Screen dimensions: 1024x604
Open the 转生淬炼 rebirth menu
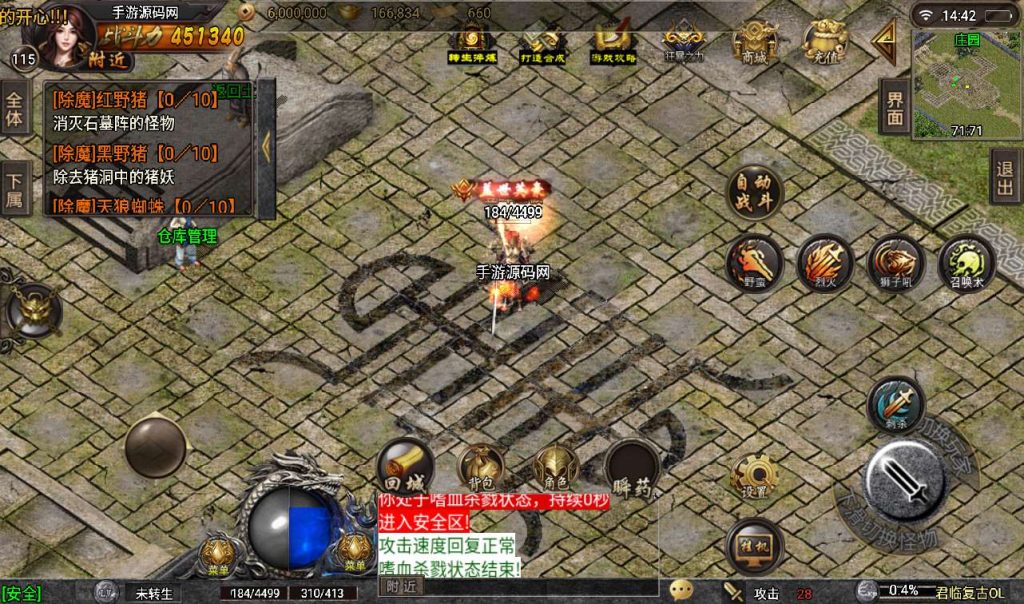[x=471, y=44]
